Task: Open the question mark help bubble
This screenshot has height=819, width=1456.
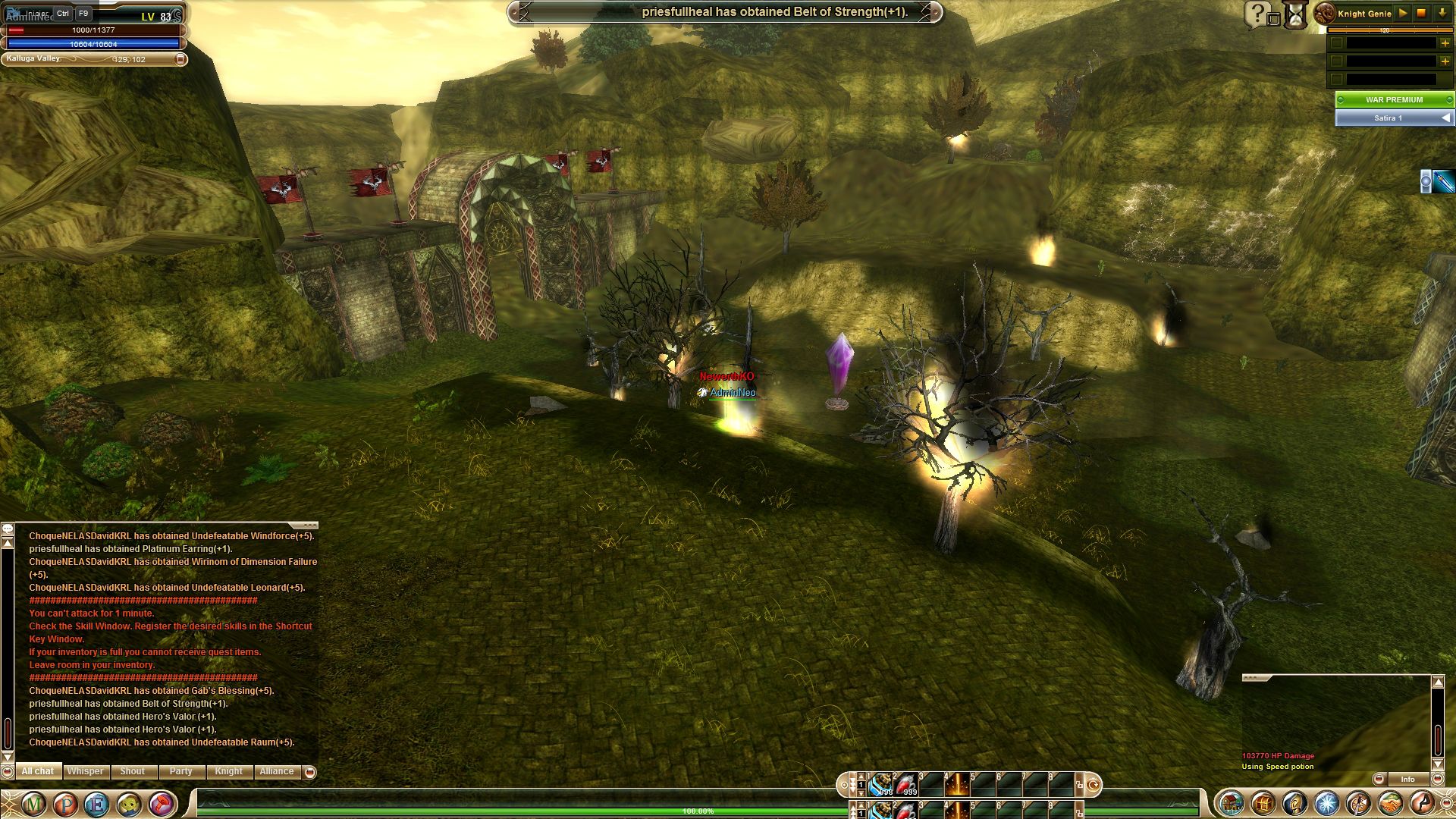Action: pyautogui.click(x=1258, y=14)
